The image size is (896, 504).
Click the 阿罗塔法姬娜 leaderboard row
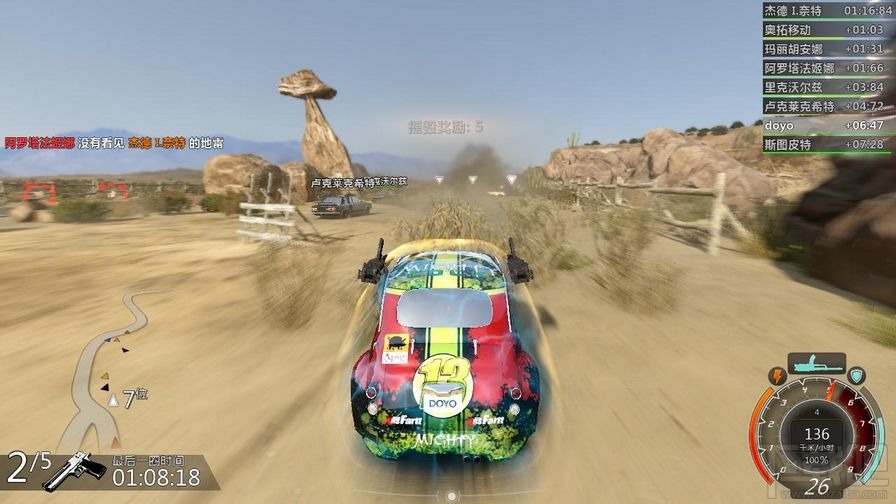pos(823,67)
